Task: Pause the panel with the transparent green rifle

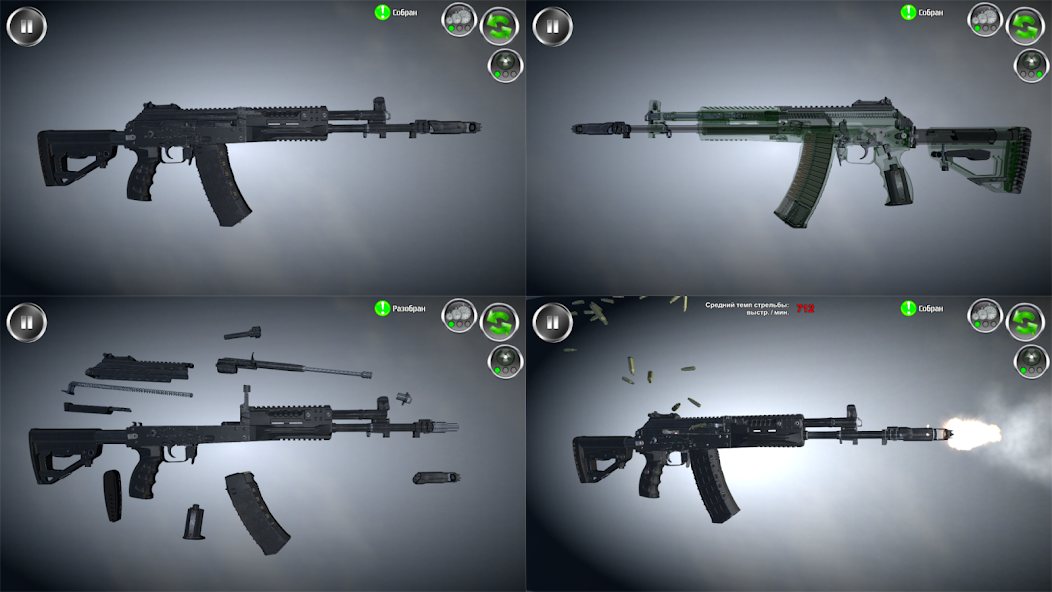Action: coord(553,26)
